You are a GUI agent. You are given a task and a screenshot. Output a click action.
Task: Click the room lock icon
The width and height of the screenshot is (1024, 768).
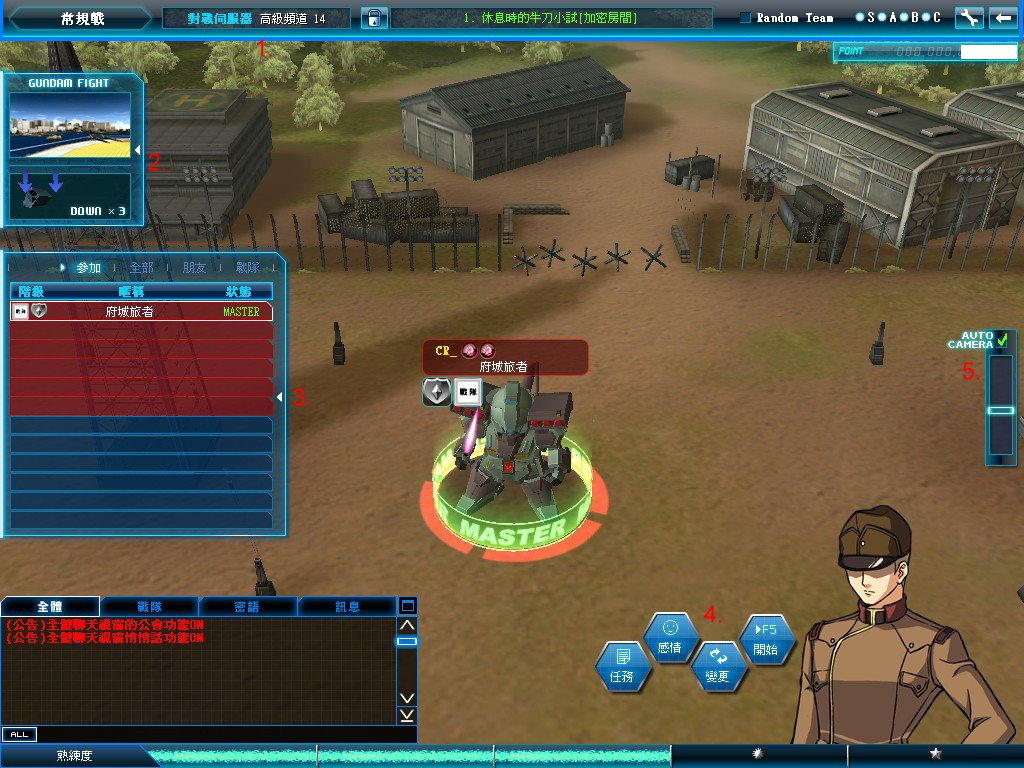[x=374, y=18]
